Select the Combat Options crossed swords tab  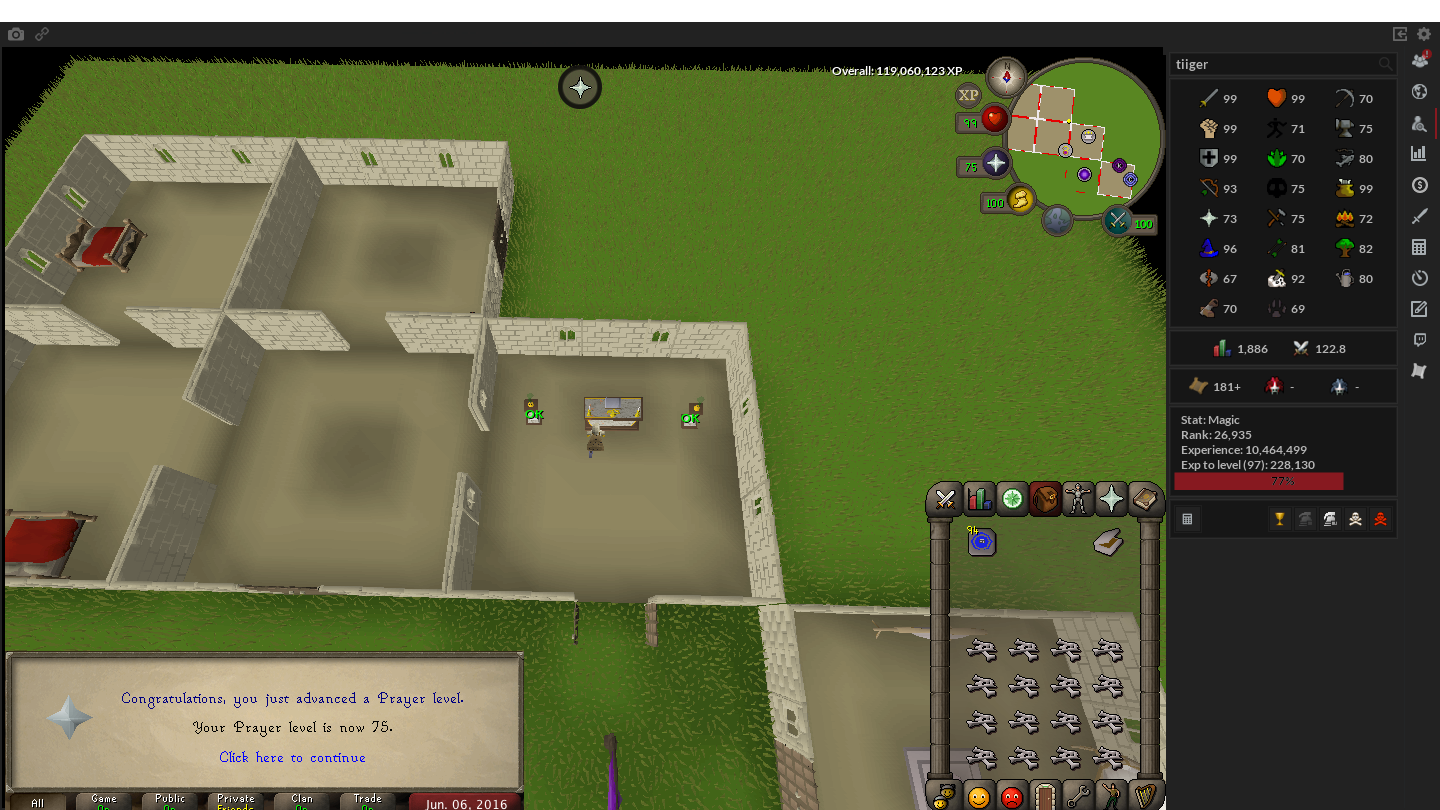pos(944,499)
